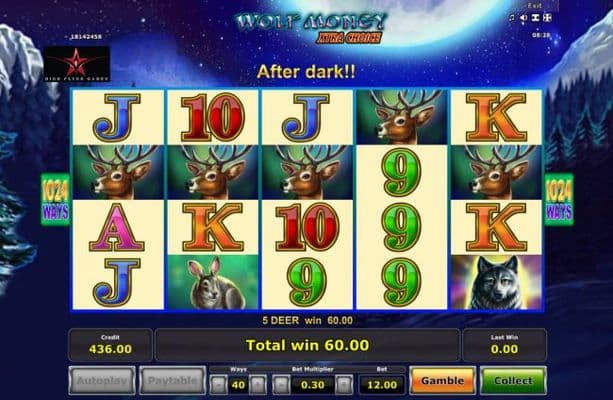Raise the Bet Multiplier
Viewport: 613px width, 400px height.
[x=344, y=382]
